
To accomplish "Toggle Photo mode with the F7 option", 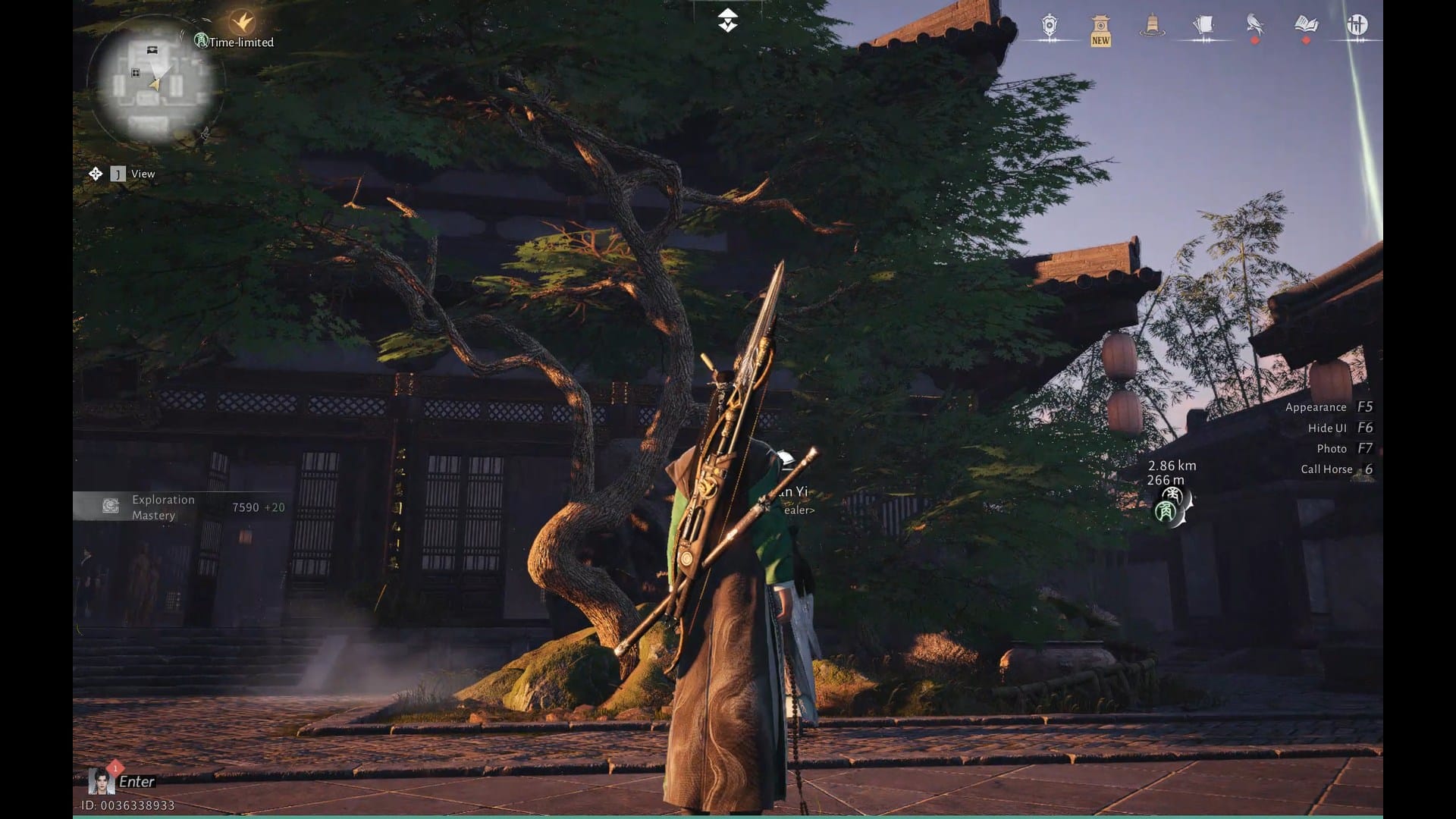I will (x=1338, y=448).
